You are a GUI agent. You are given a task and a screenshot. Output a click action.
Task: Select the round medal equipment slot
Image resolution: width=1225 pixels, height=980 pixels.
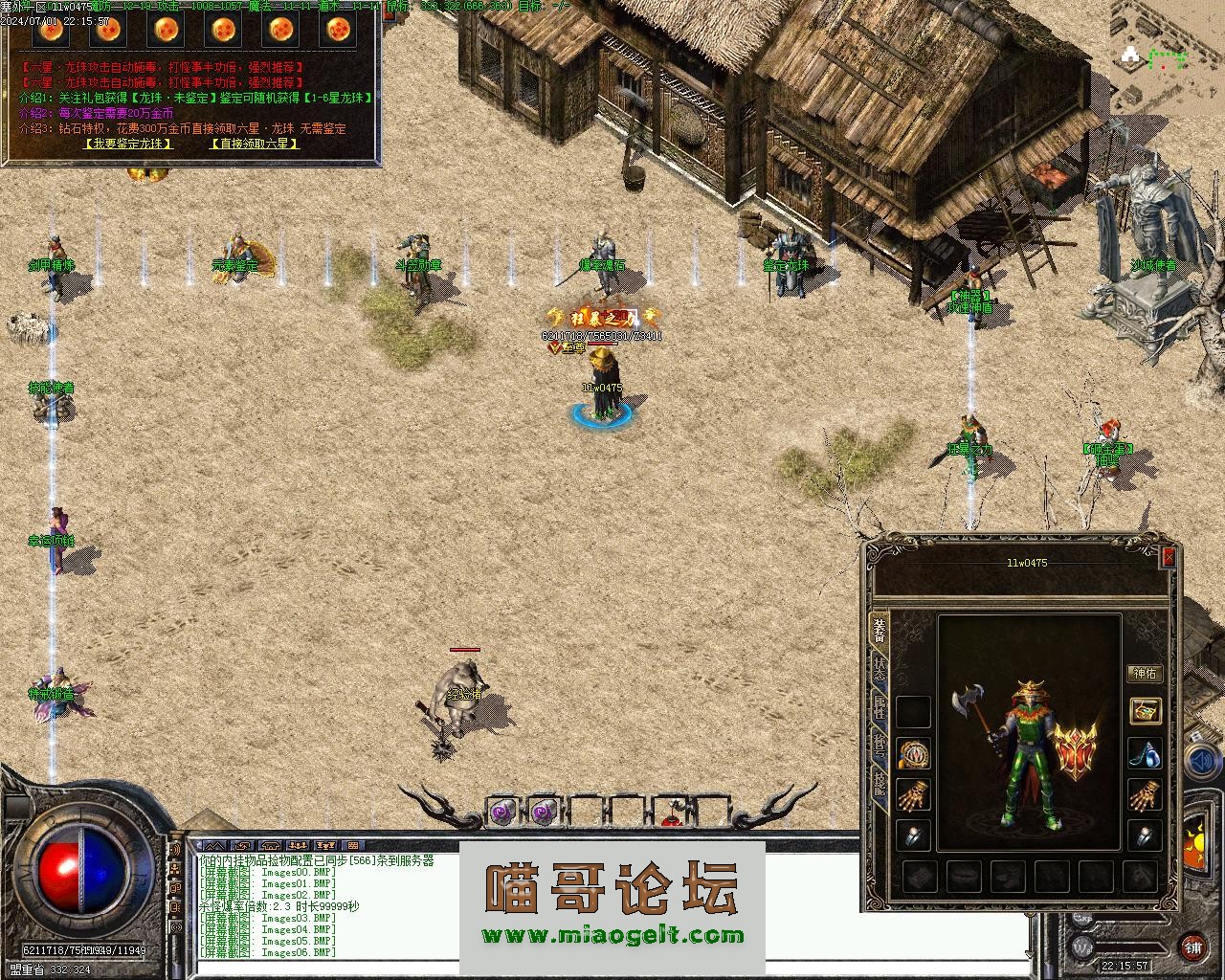point(914,753)
